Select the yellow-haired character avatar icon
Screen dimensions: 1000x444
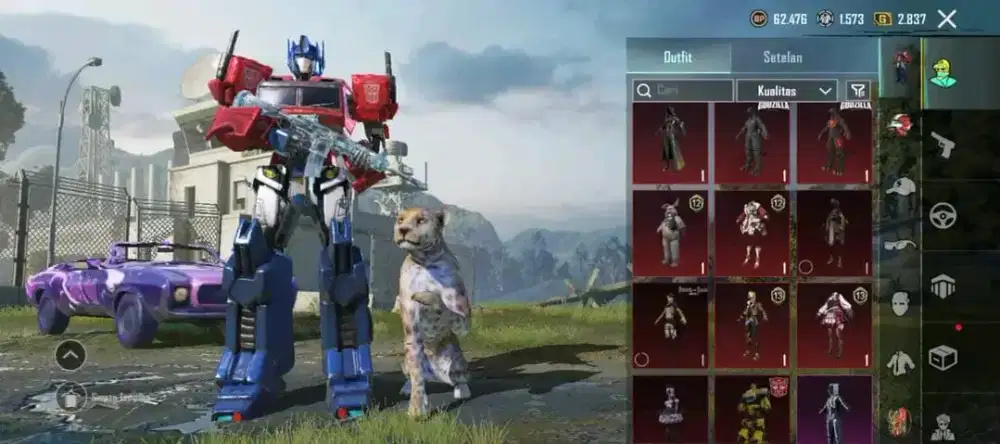coord(942,73)
